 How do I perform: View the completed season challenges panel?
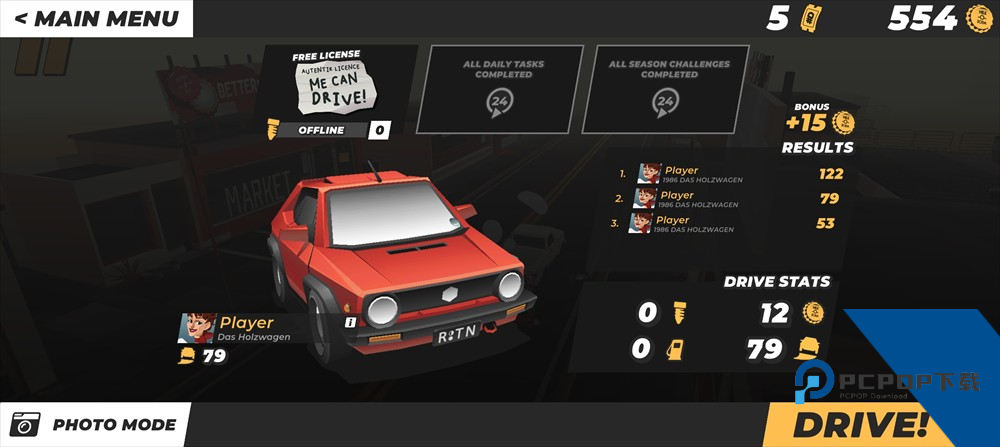point(669,89)
